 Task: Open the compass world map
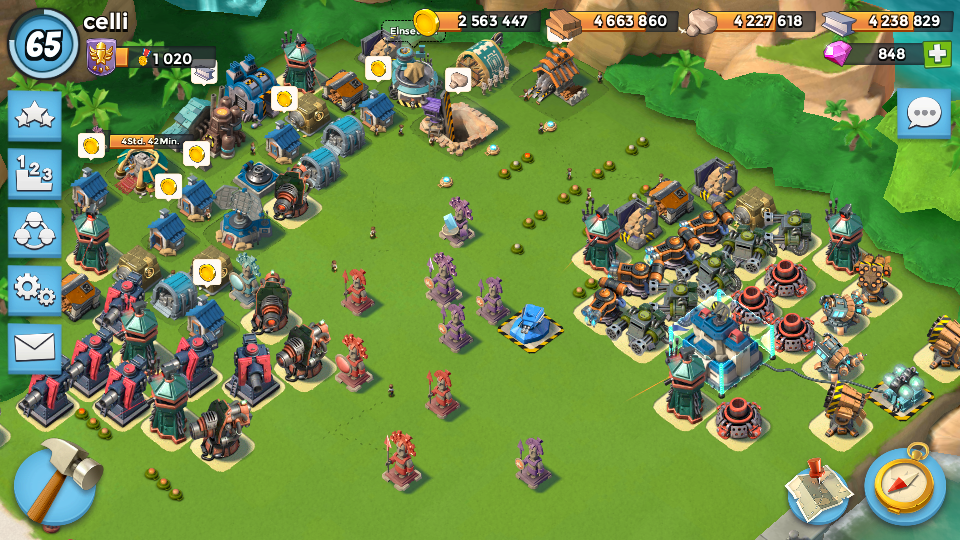coord(905,485)
